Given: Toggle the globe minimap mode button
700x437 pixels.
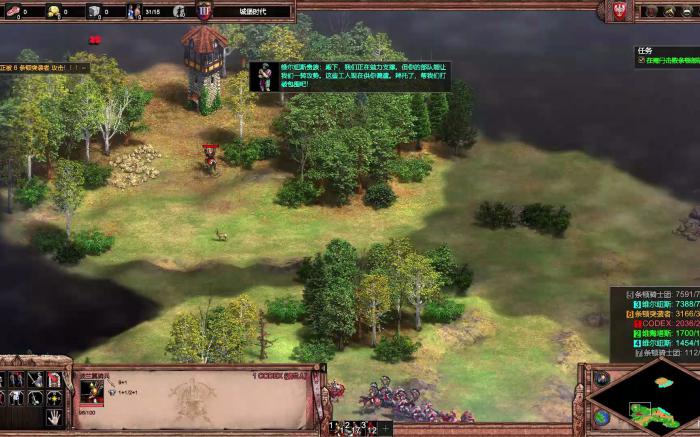Looking at the screenshot, I should point(601,416).
